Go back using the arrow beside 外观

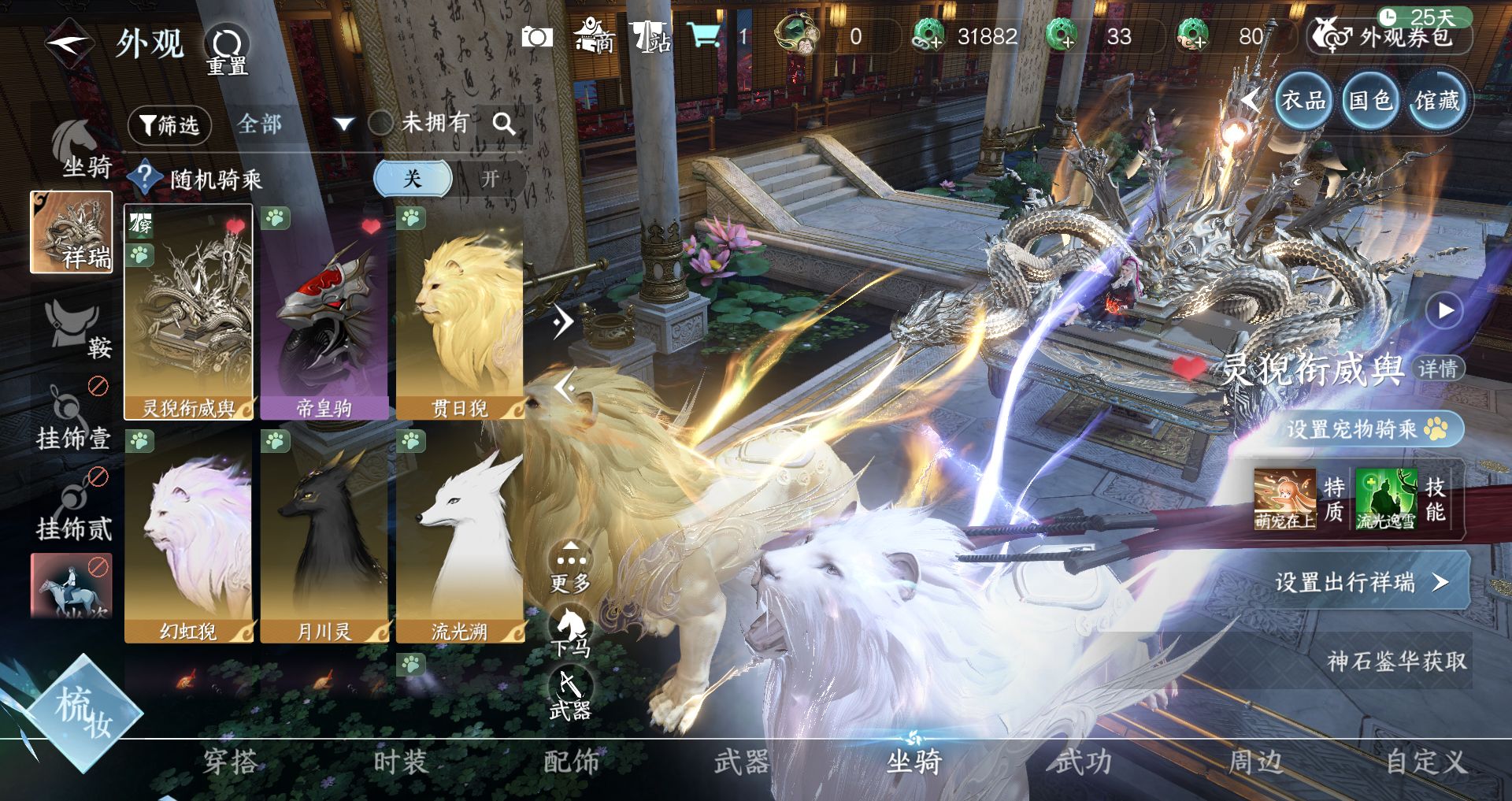69,43
